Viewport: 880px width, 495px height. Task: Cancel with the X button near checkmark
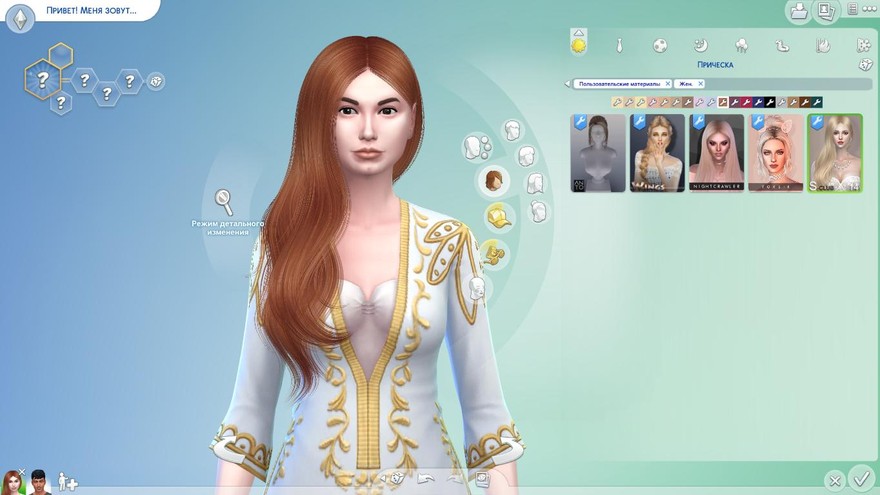click(834, 480)
